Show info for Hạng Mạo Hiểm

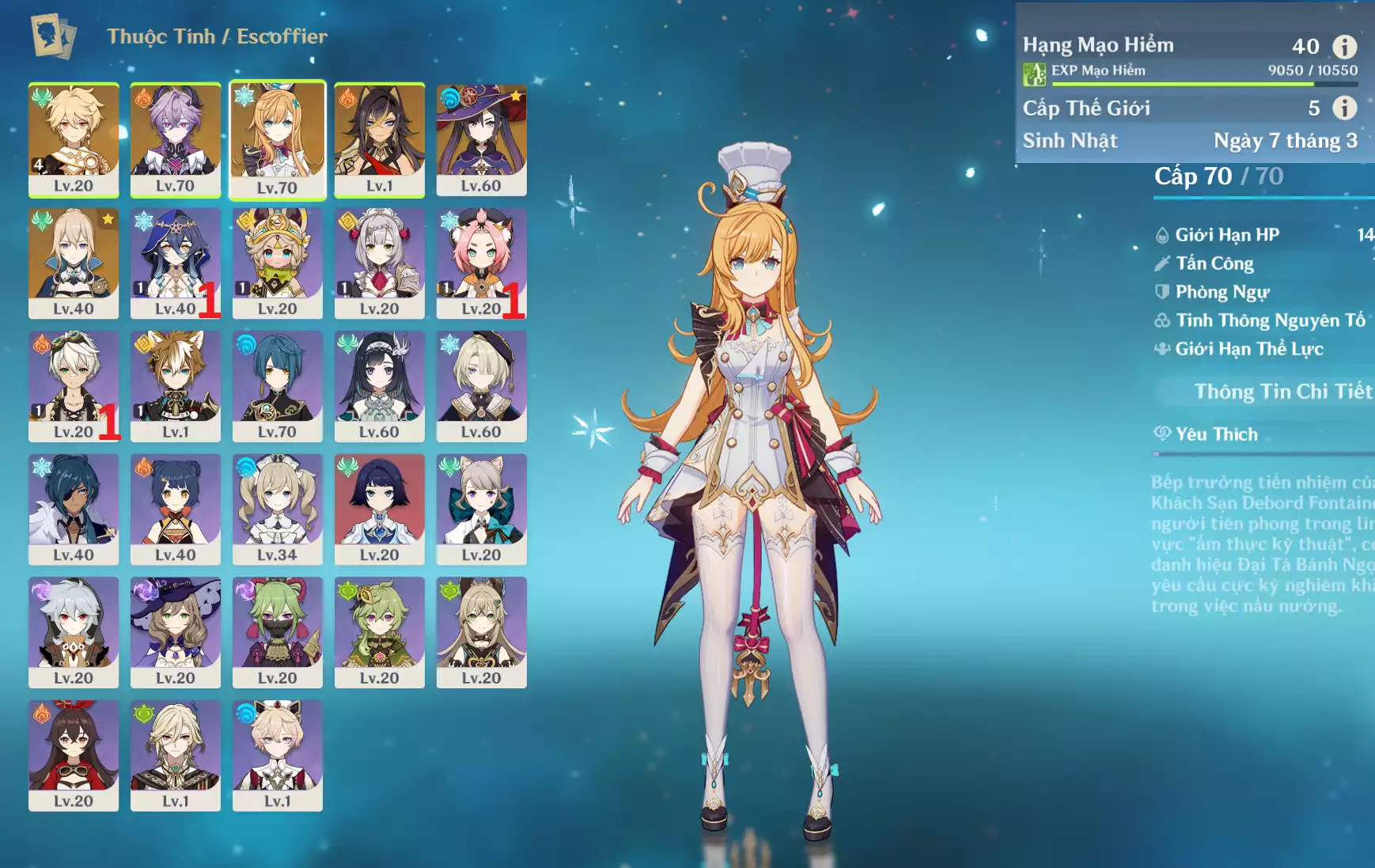pyautogui.click(x=1344, y=47)
